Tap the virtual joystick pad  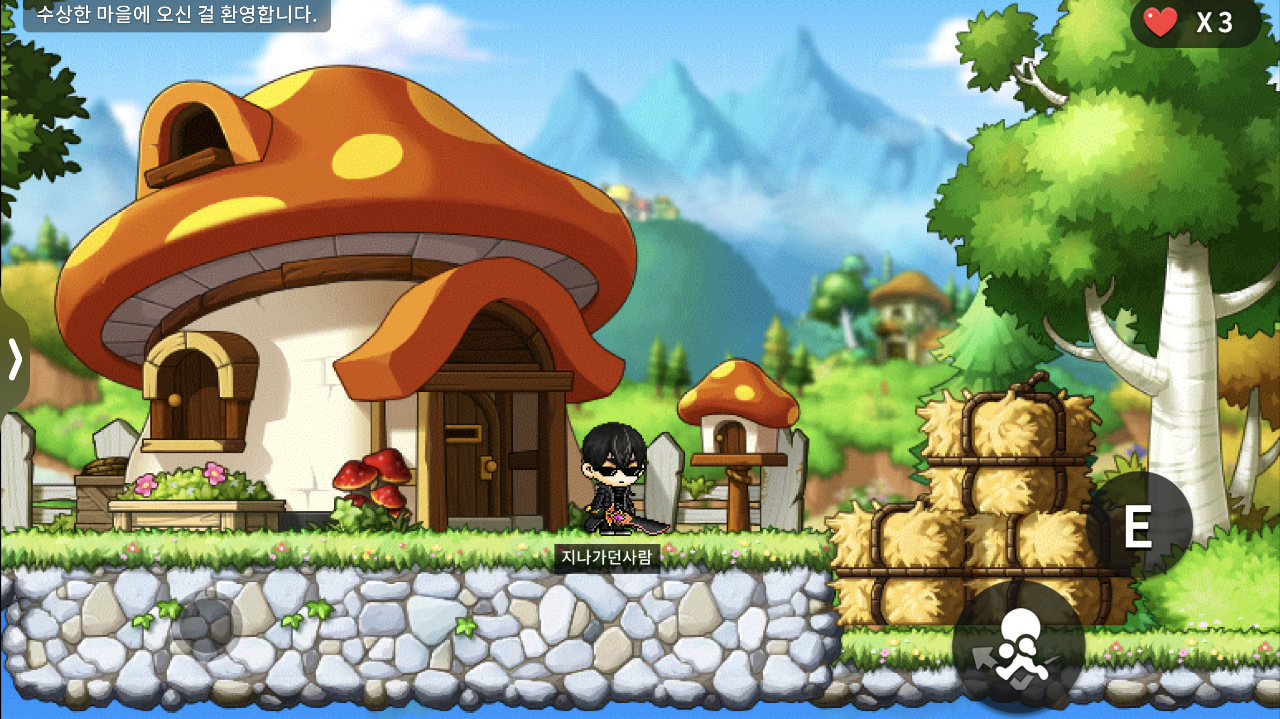[x=206, y=627]
